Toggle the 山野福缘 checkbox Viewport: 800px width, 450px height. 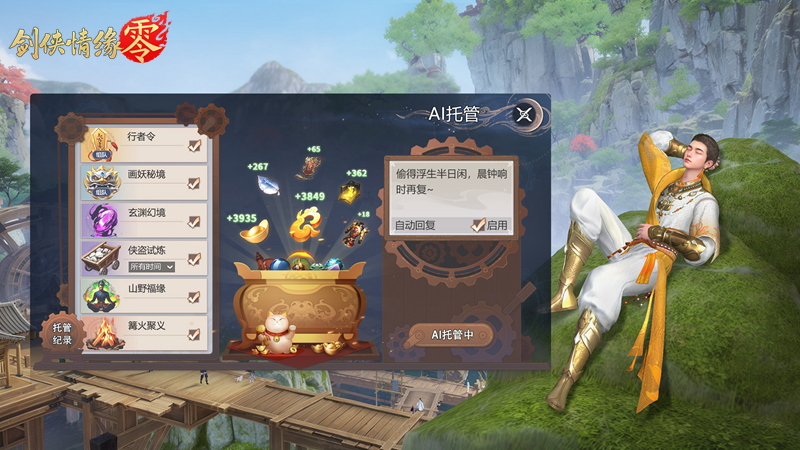[x=194, y=296]
